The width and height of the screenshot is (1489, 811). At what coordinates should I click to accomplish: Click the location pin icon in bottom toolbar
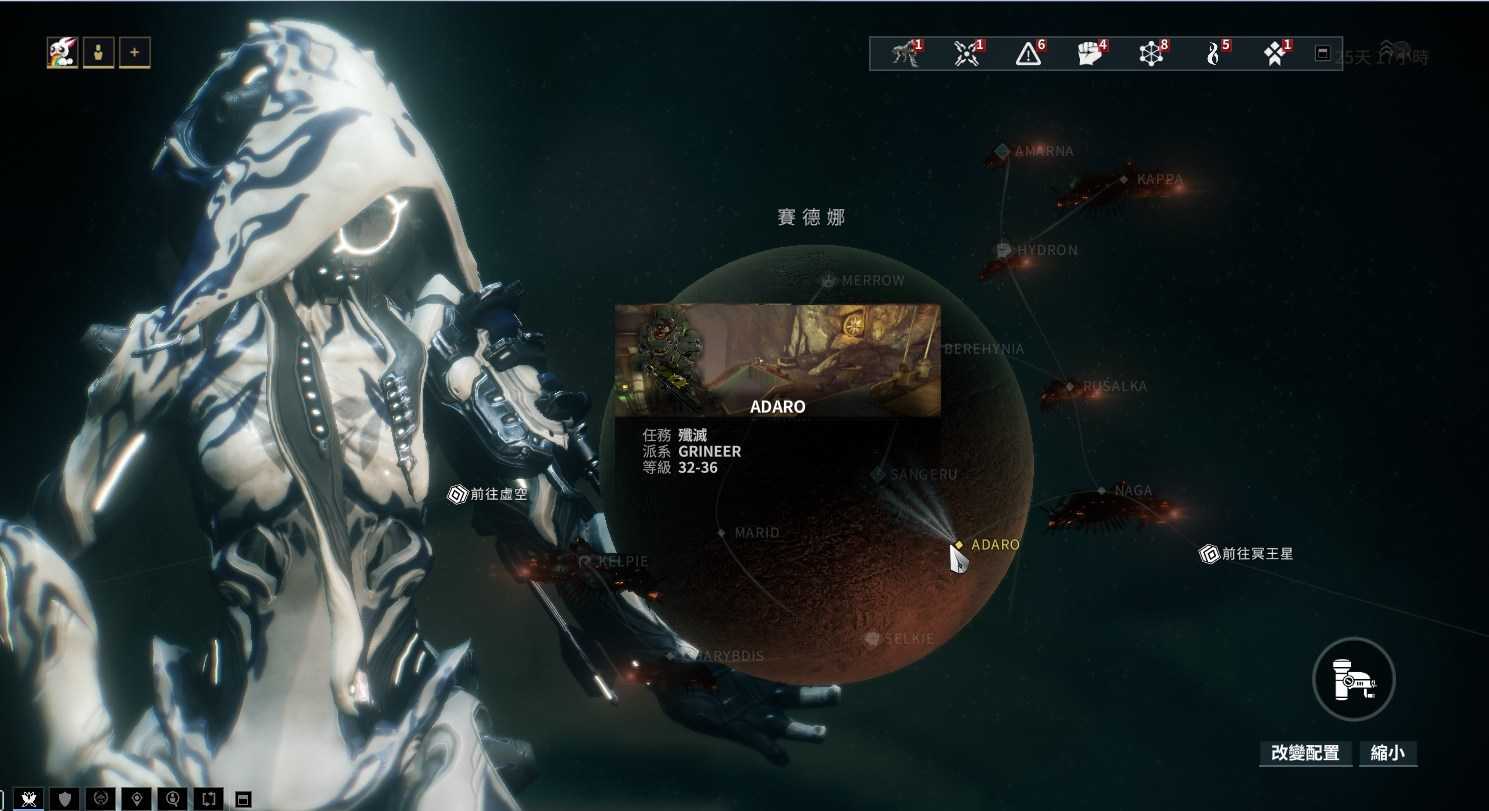[134, 798]
